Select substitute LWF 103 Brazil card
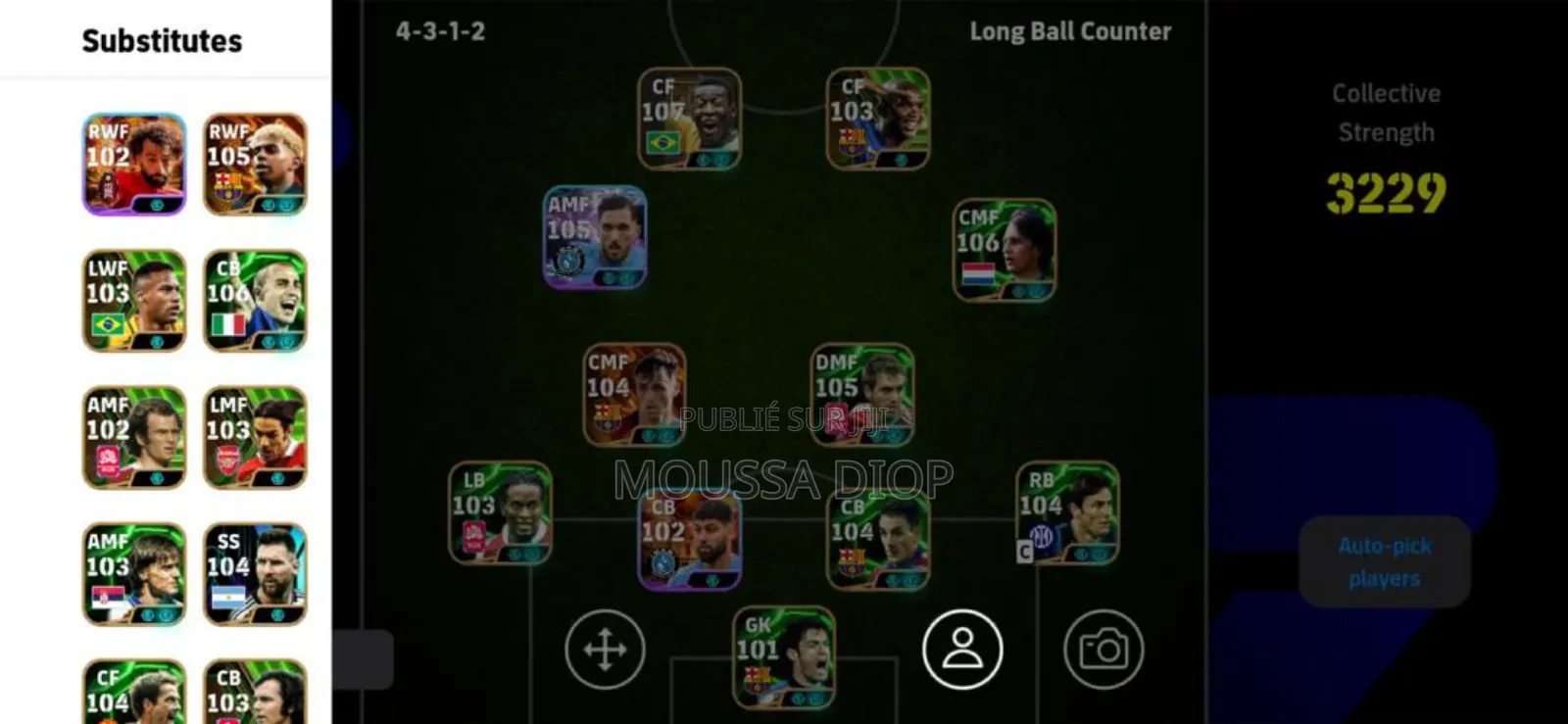 (133, 300)
